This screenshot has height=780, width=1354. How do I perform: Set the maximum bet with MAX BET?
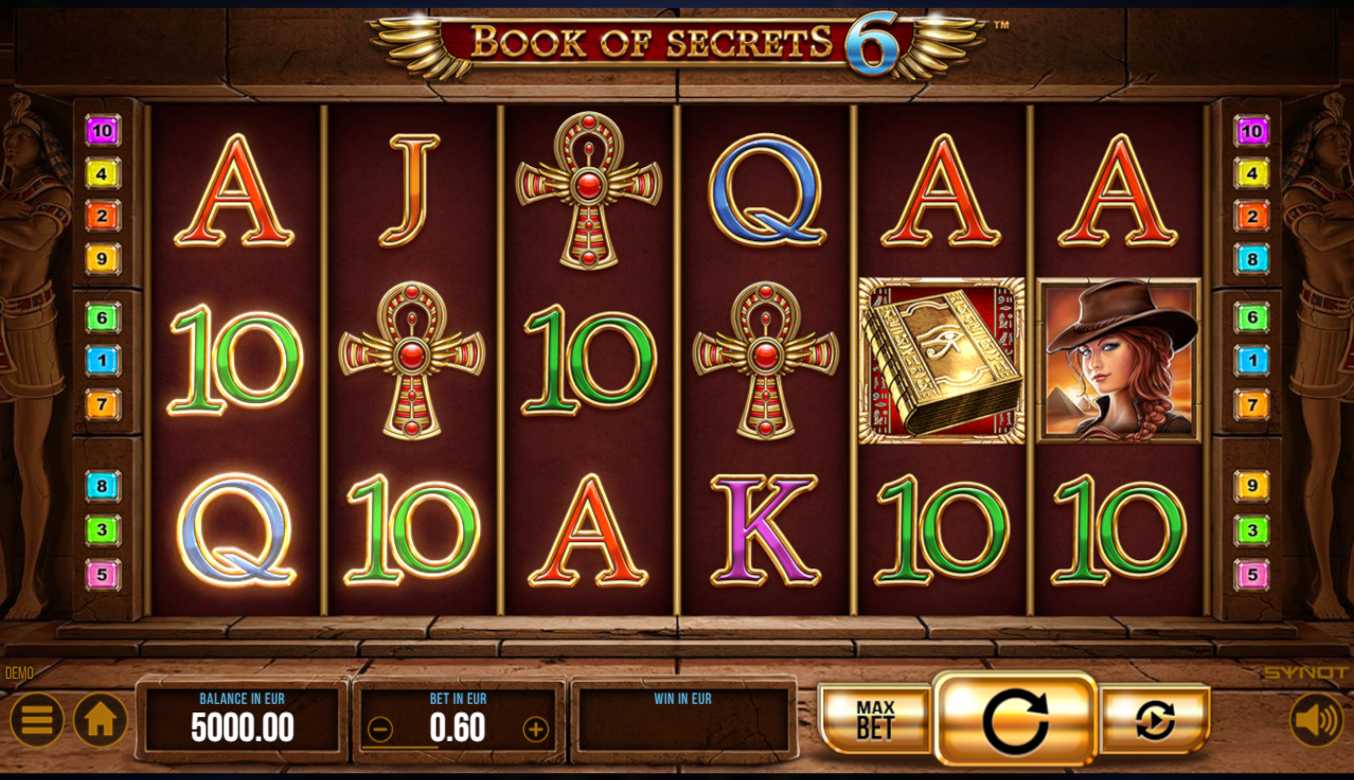(875, 720)
